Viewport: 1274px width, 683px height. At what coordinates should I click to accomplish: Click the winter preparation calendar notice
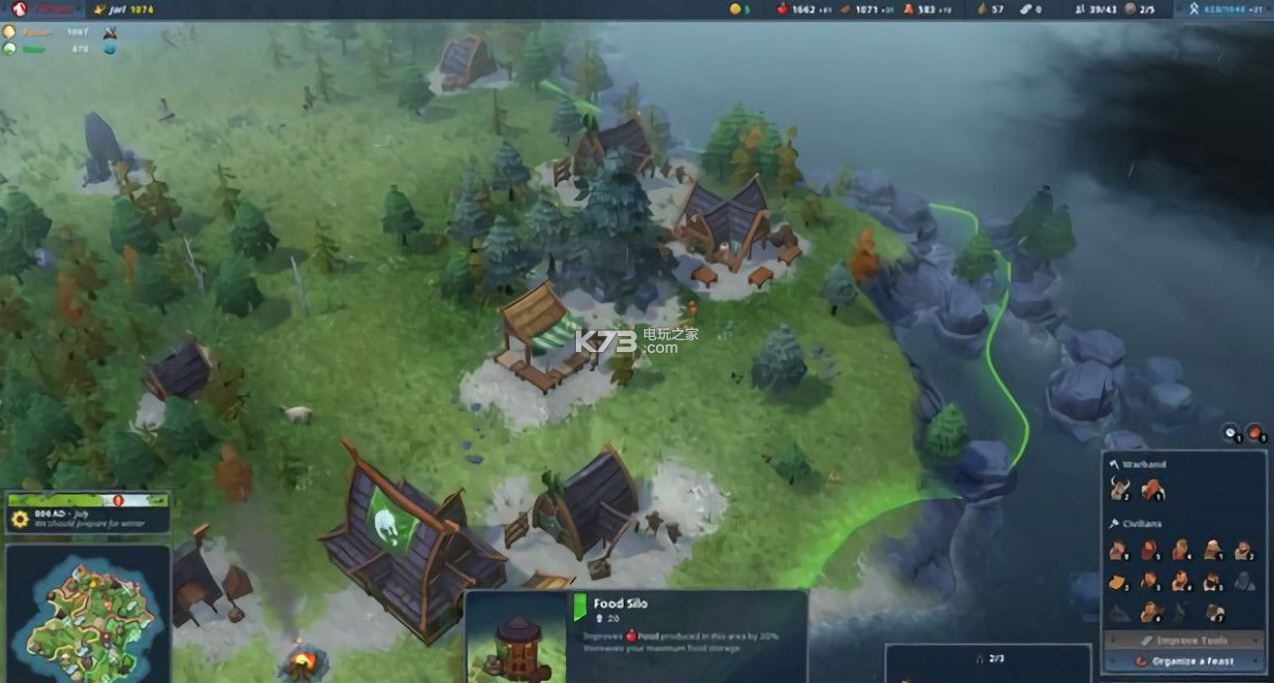88,519
